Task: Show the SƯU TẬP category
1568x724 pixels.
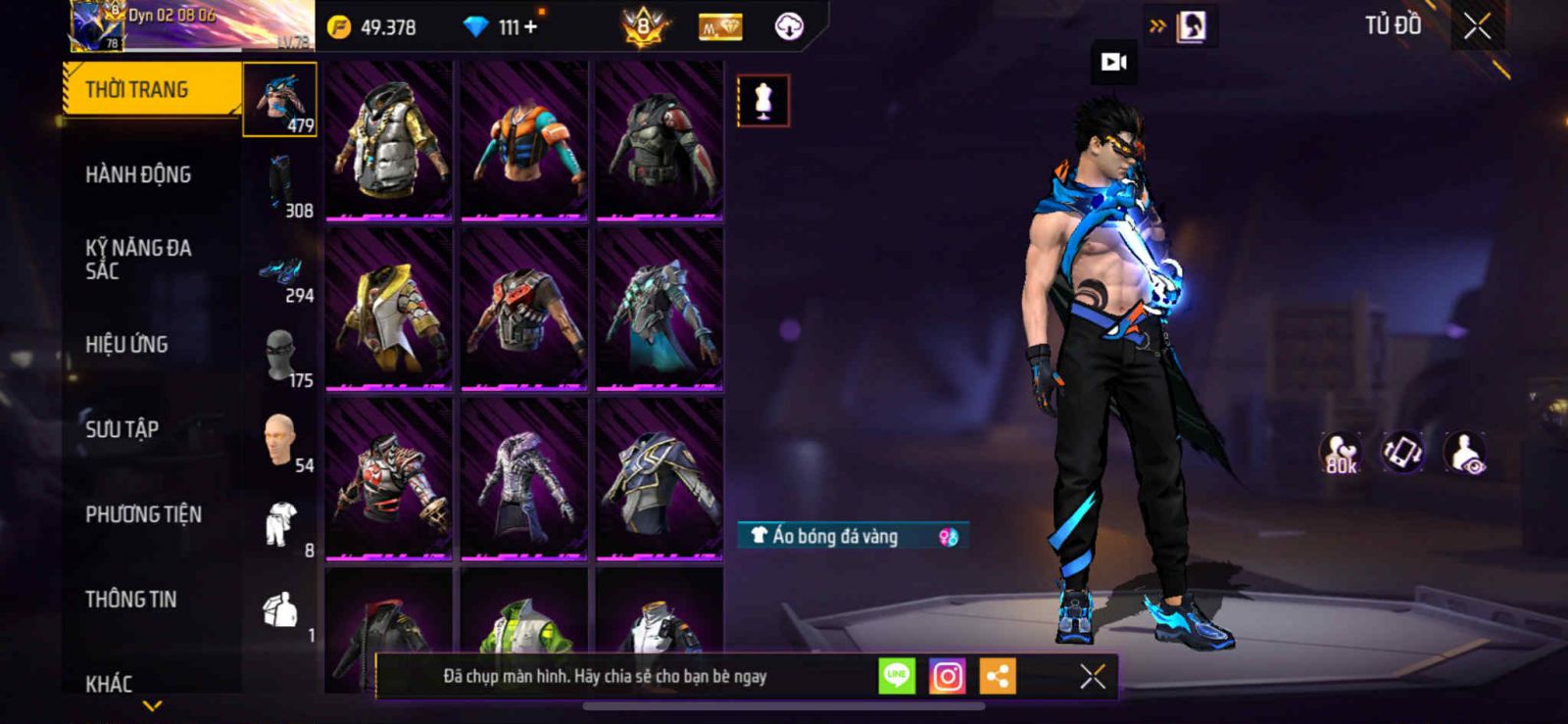Action: pos(122,429)
